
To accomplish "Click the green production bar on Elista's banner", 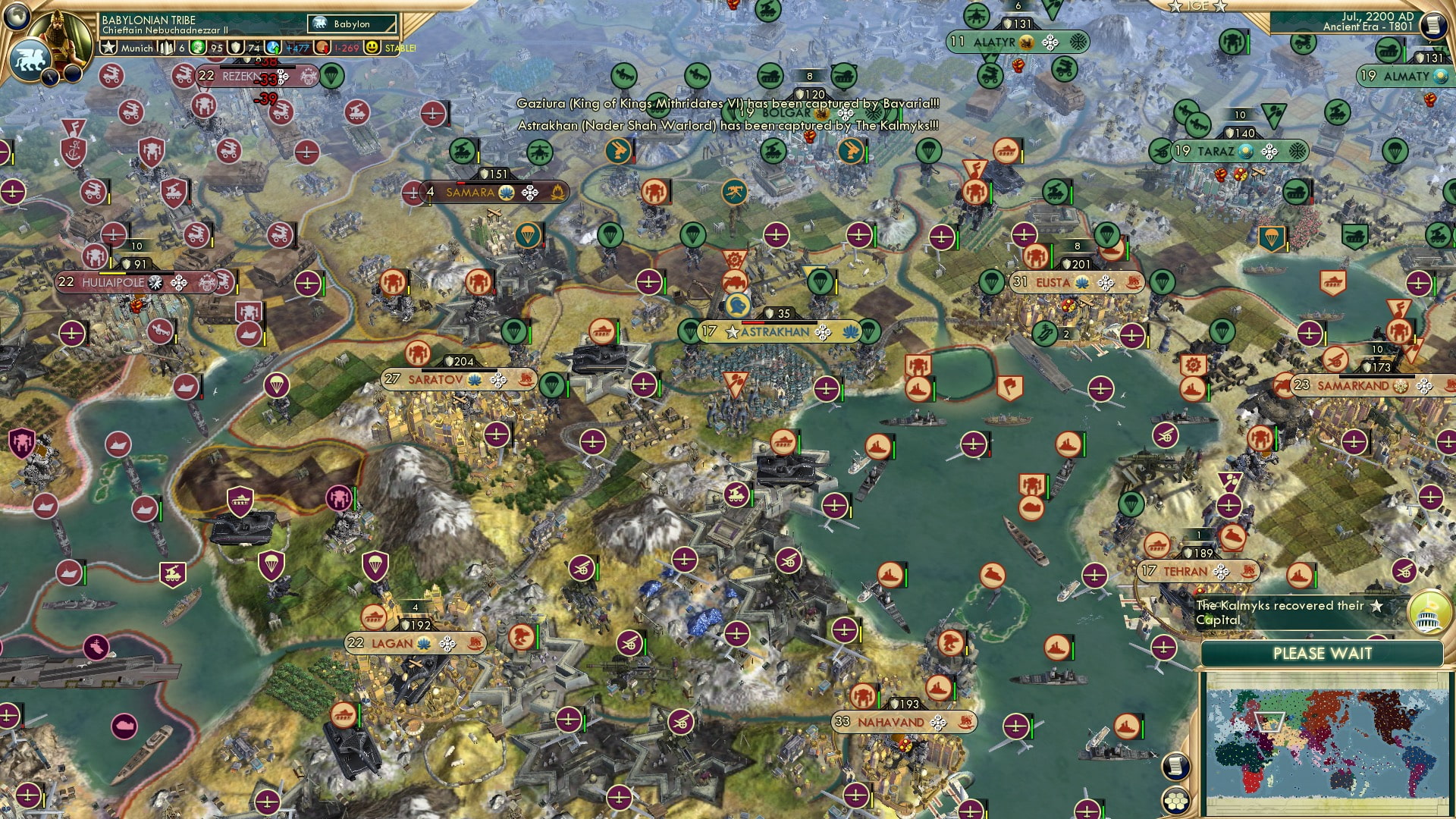I will pos(1052,258).
